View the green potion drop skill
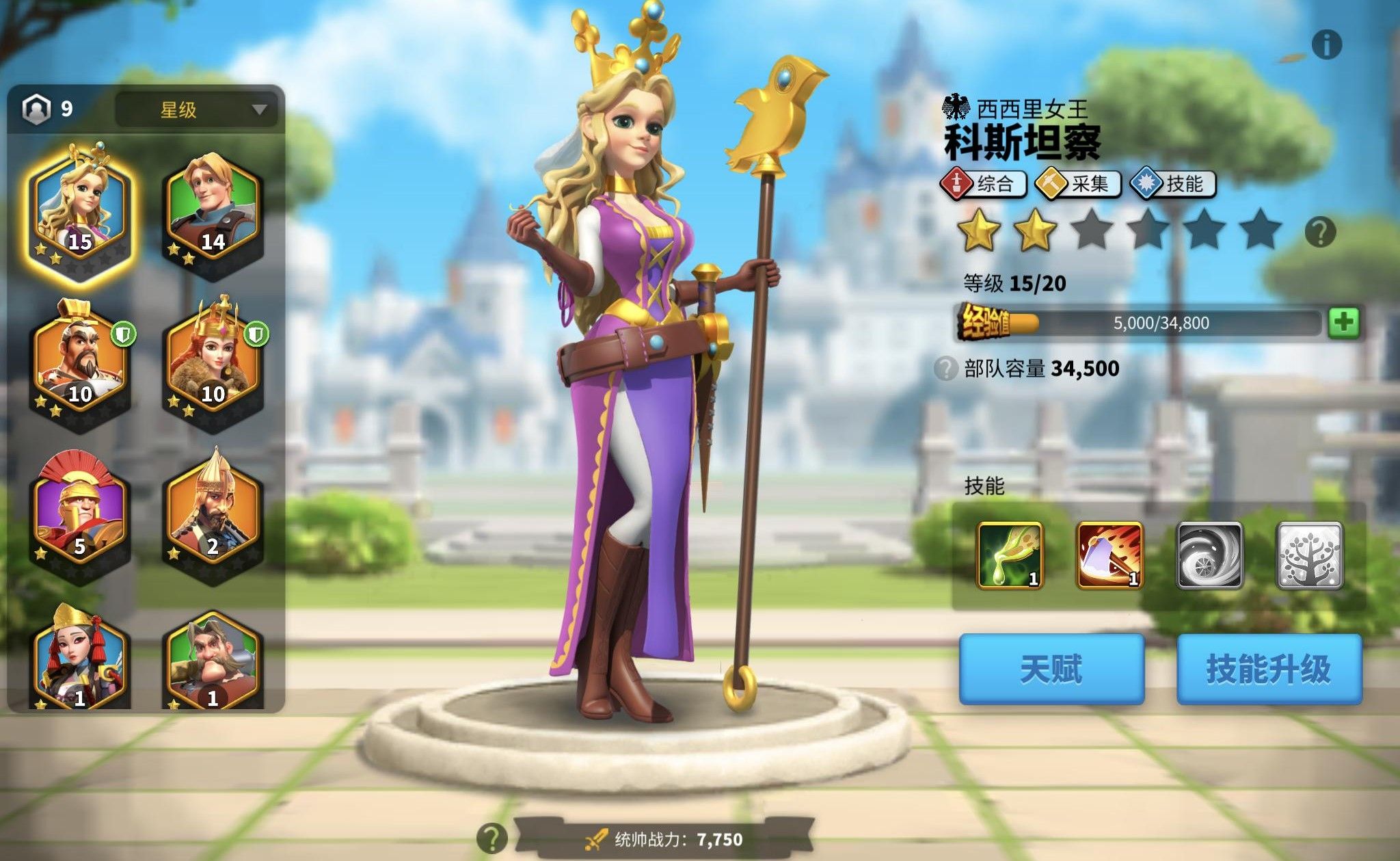The width and height of the screenshot is (1400, 861). point(1010,555)
